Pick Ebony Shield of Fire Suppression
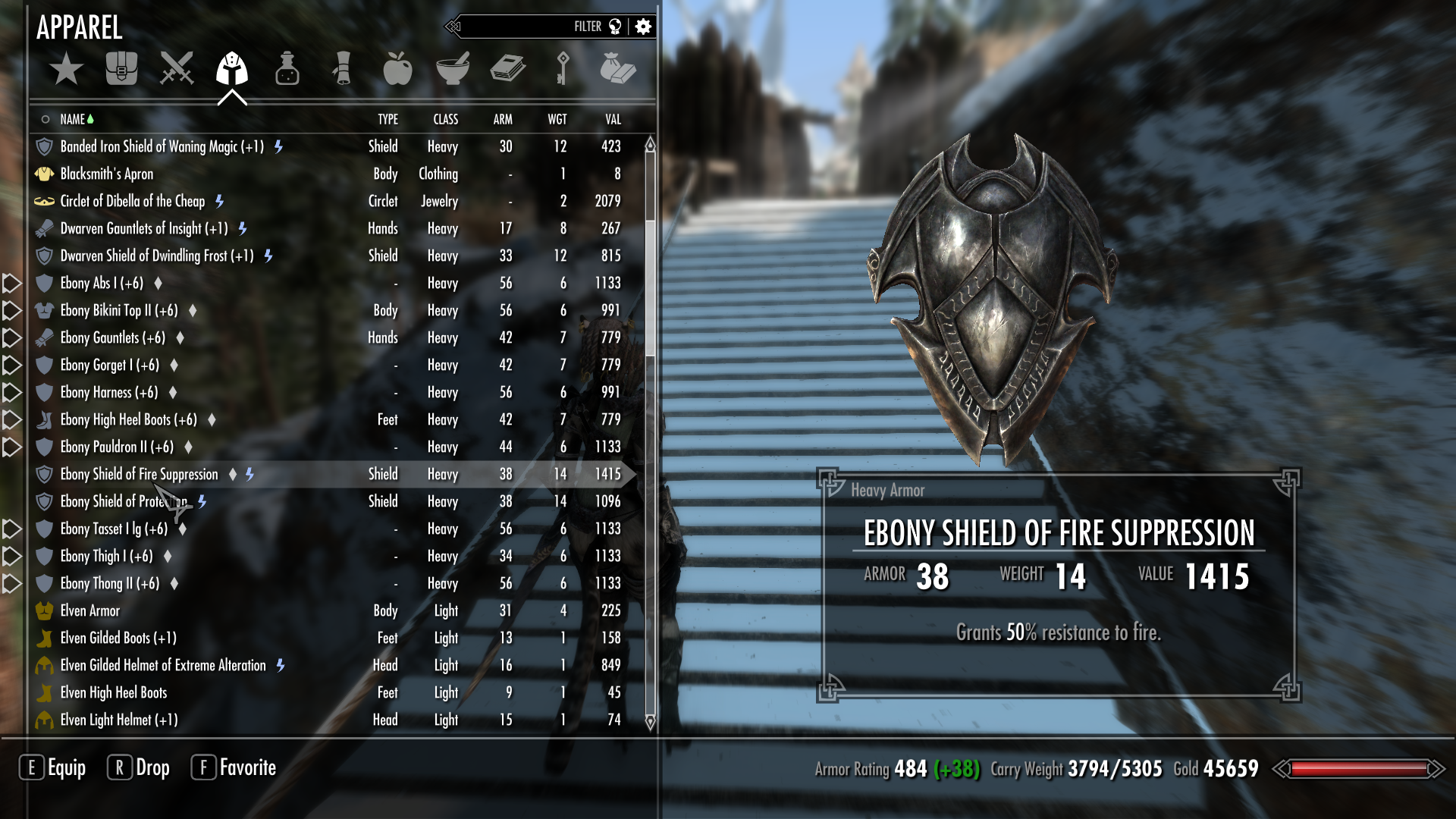Viewport: 1456px width, 819px height. pyautogui.click(x=140, y=474)
